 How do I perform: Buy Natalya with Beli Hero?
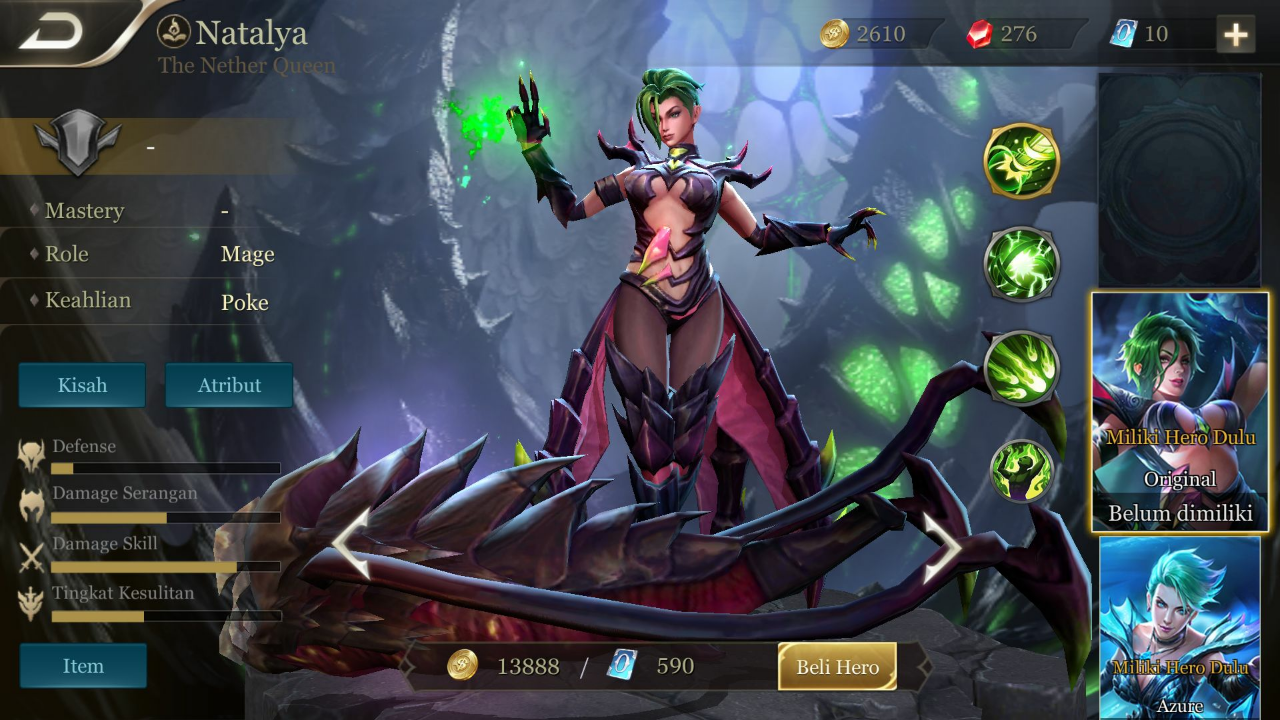[x=837, y=667]
